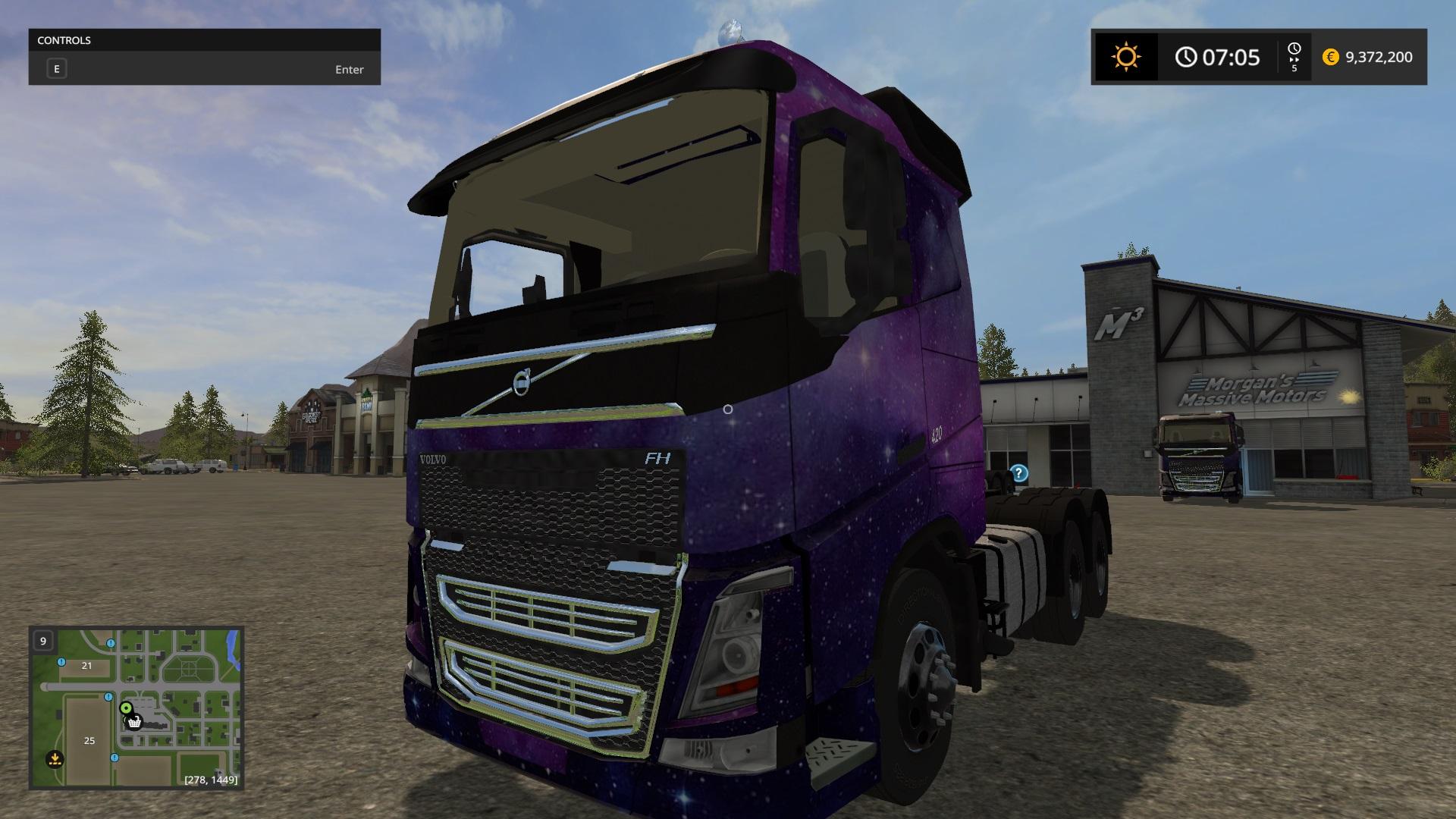1456x819 pixels.
Task: Select the green player position marker
Action: (x=126, y=708)
